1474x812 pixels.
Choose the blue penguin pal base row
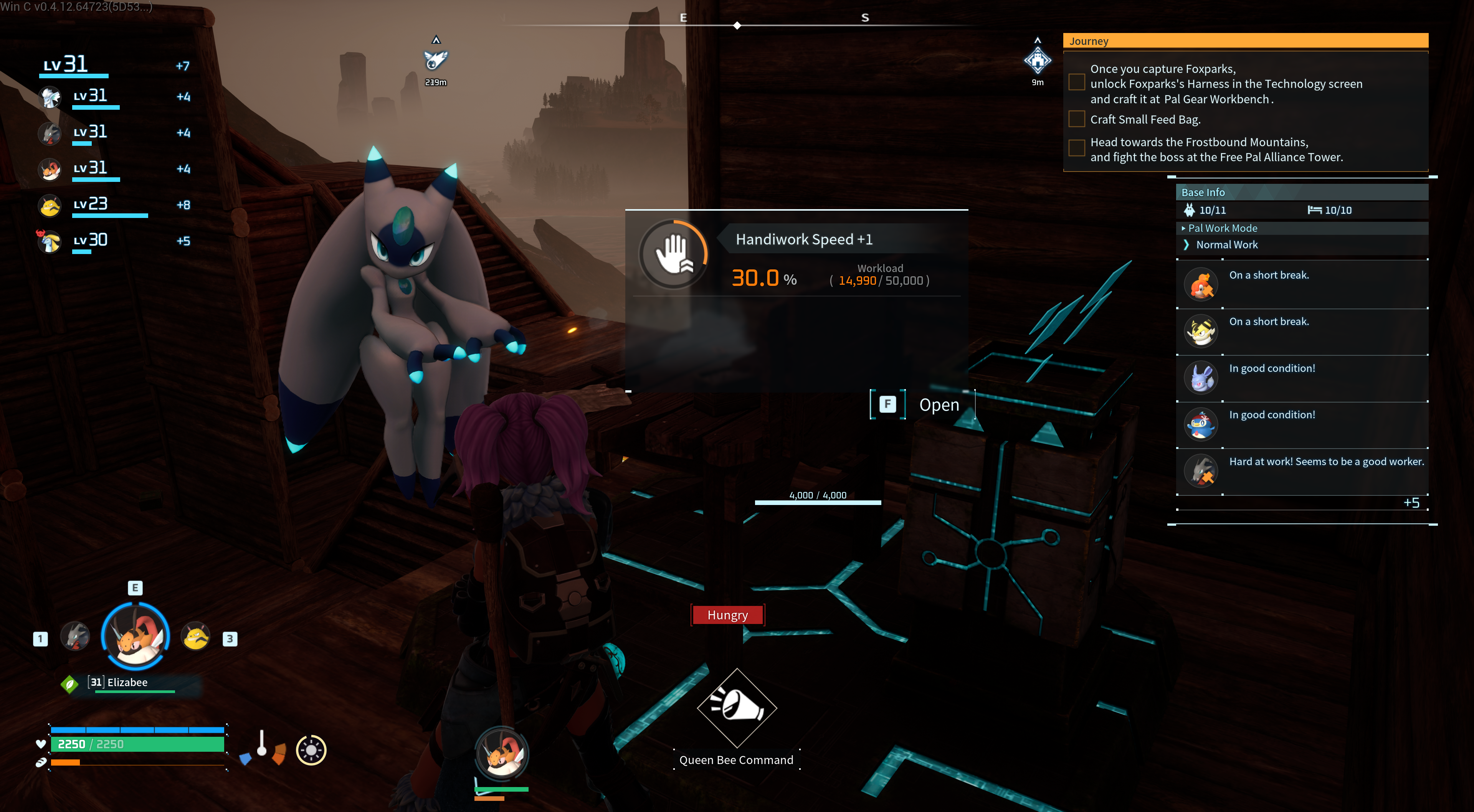coord(1302,424)
